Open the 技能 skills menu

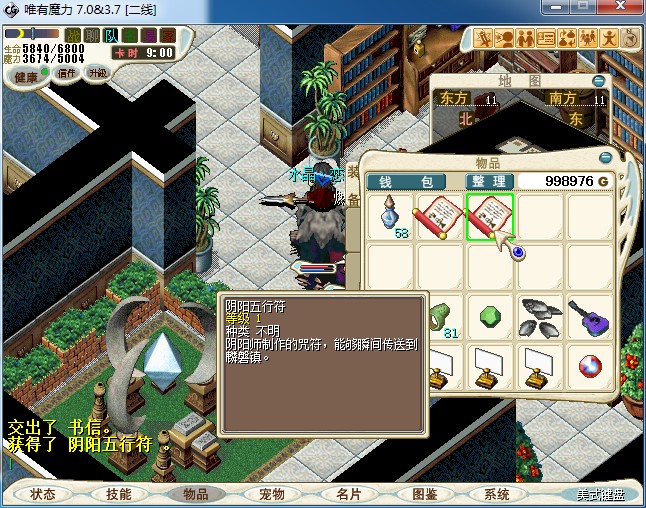(119, 494)
